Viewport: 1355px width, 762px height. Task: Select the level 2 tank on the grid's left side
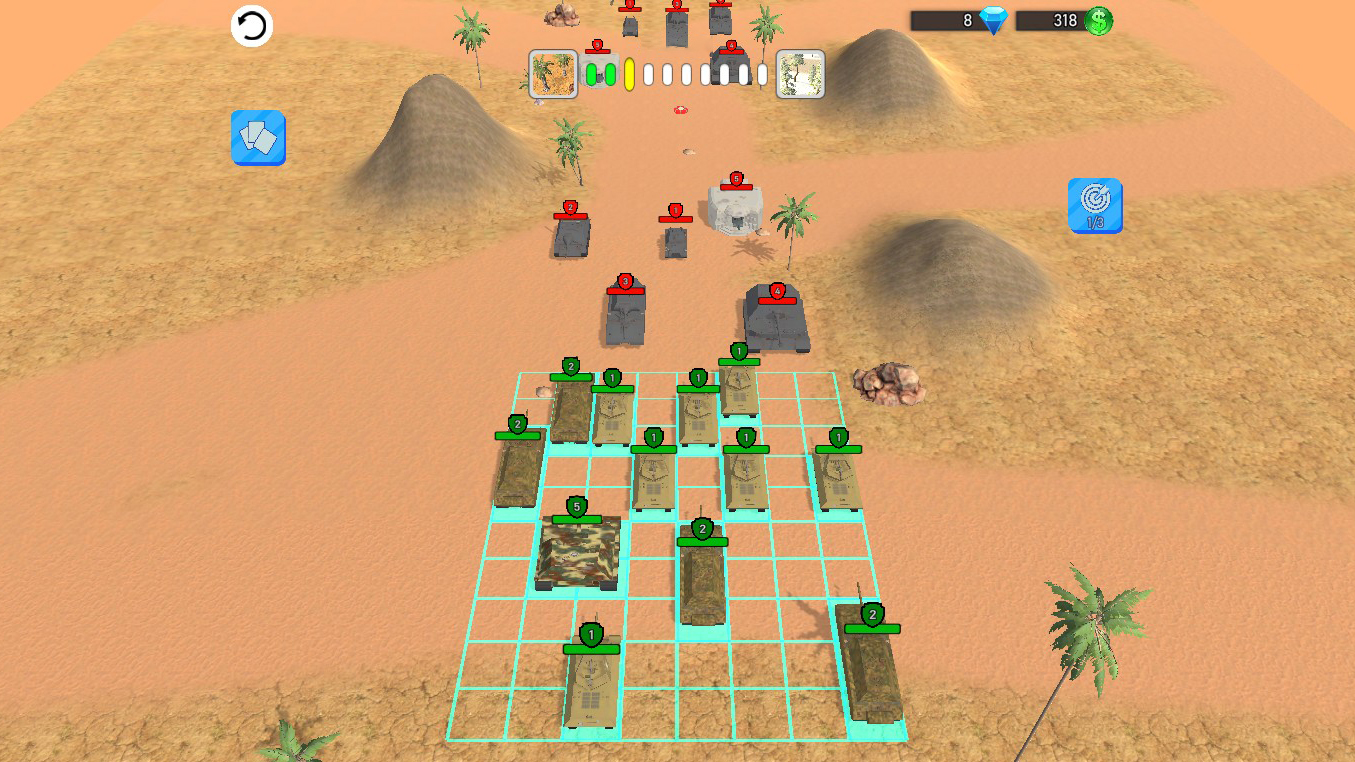[x=515, y=470]
